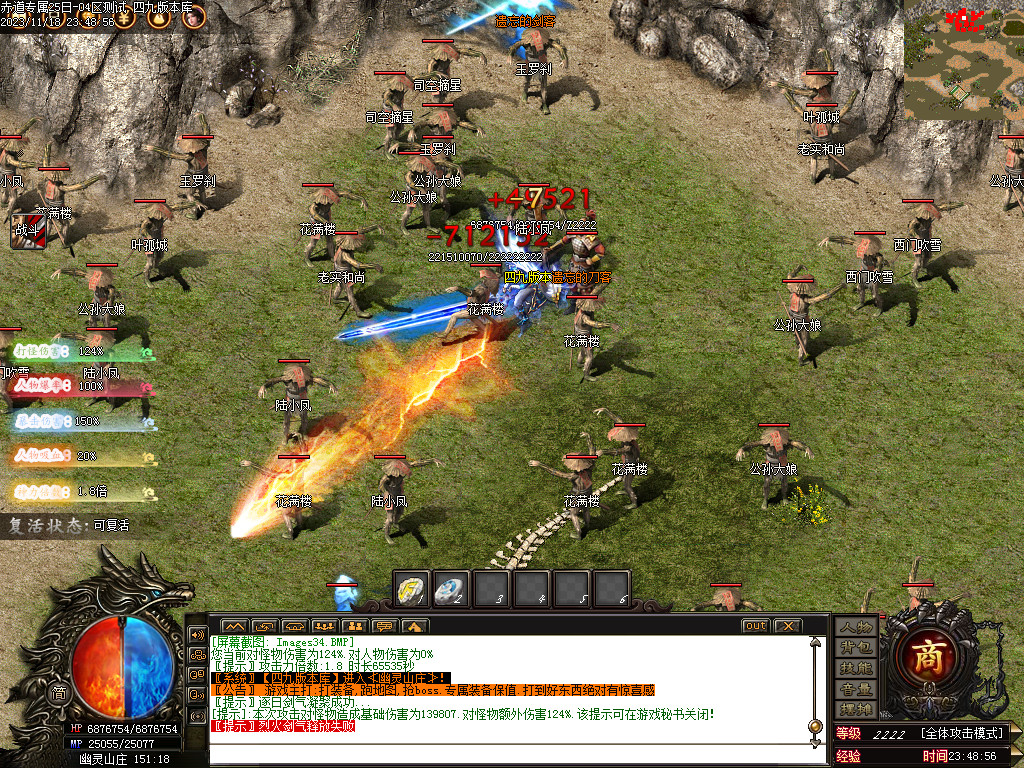Click the money pouch icon in top bar
1024x768 pixels.
158,15
